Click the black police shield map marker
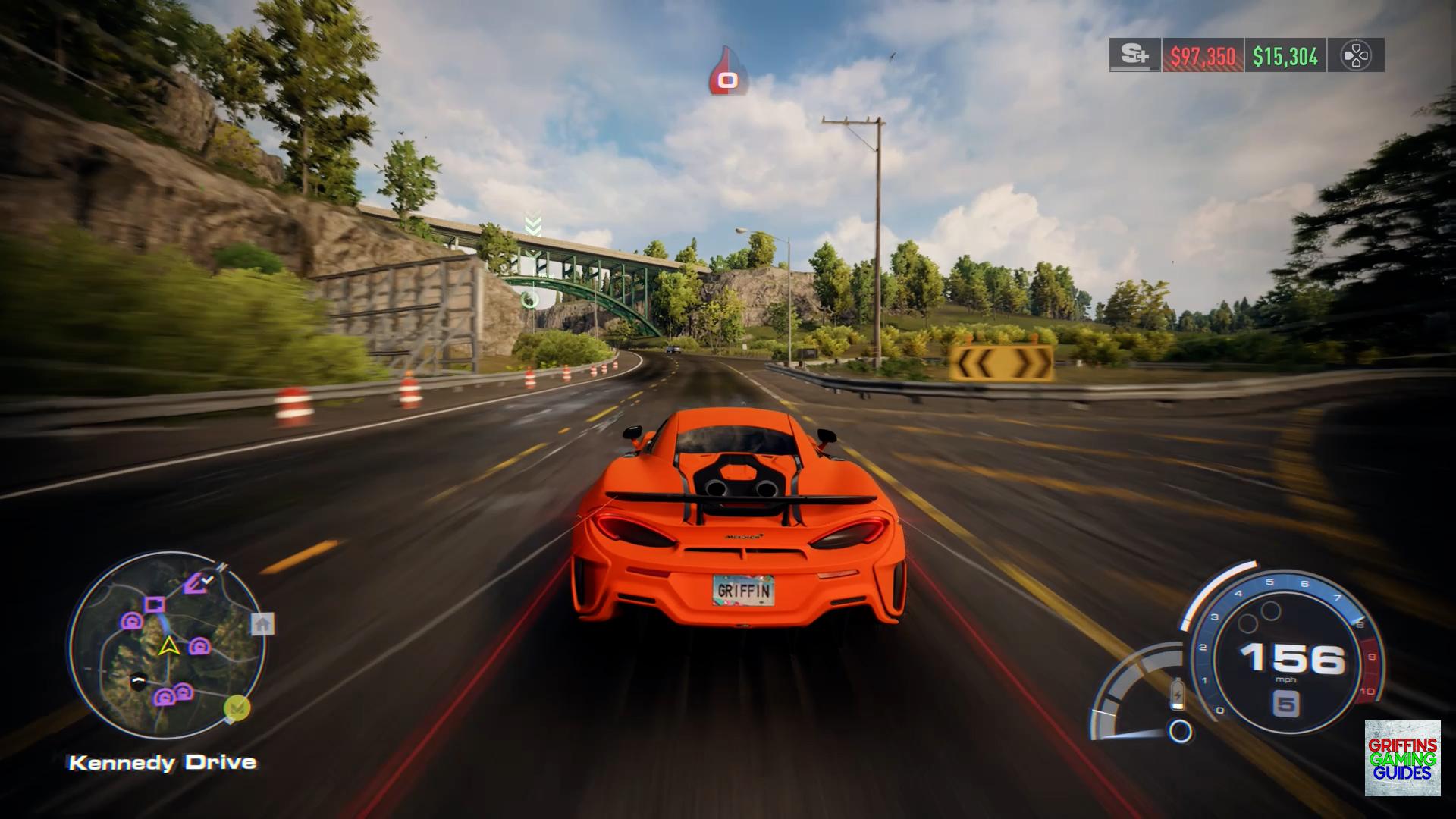1456x819 pixels. coord(137,682)
